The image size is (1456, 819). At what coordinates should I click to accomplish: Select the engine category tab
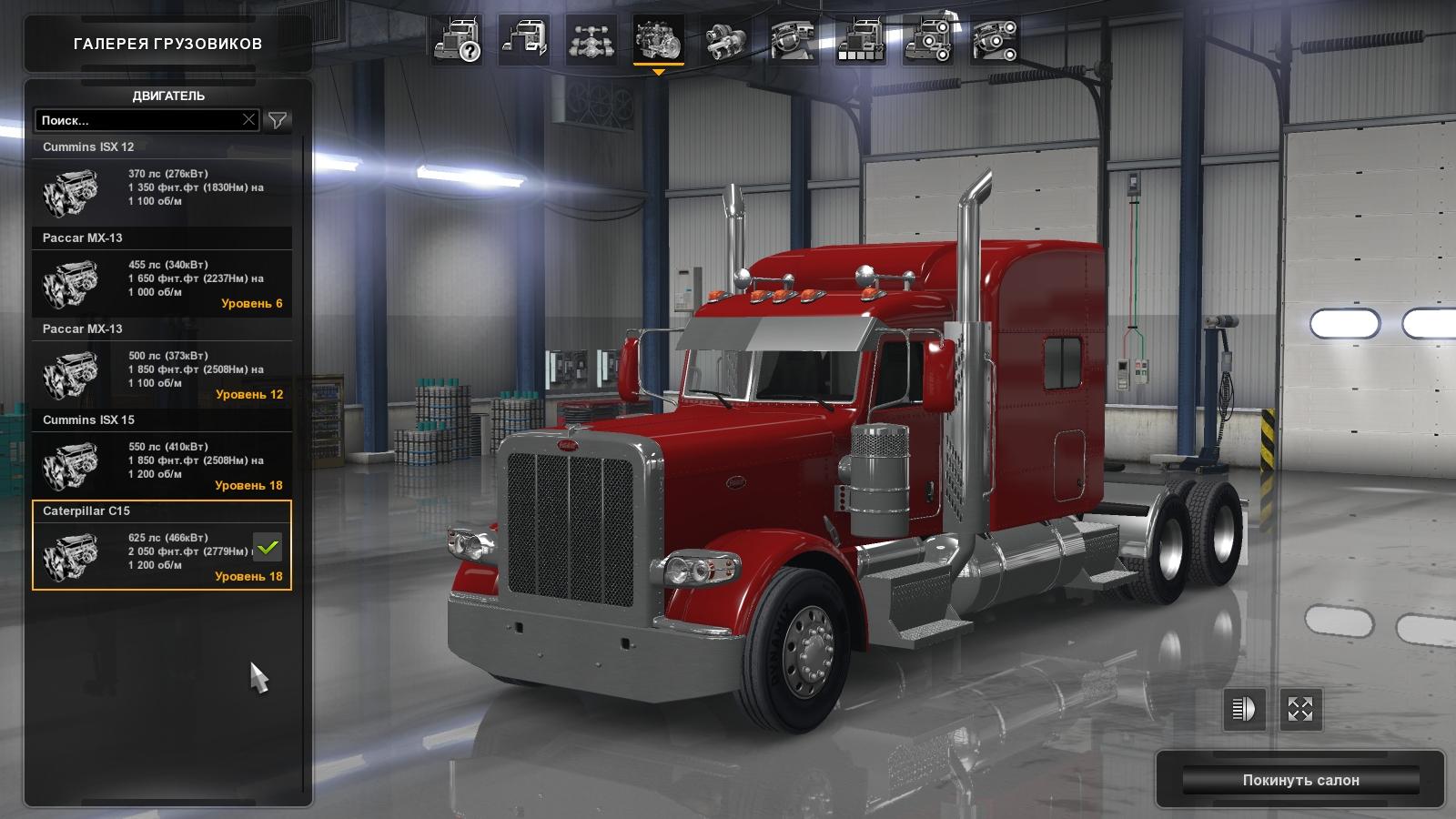pyautogui.click(x=658, y=41)
